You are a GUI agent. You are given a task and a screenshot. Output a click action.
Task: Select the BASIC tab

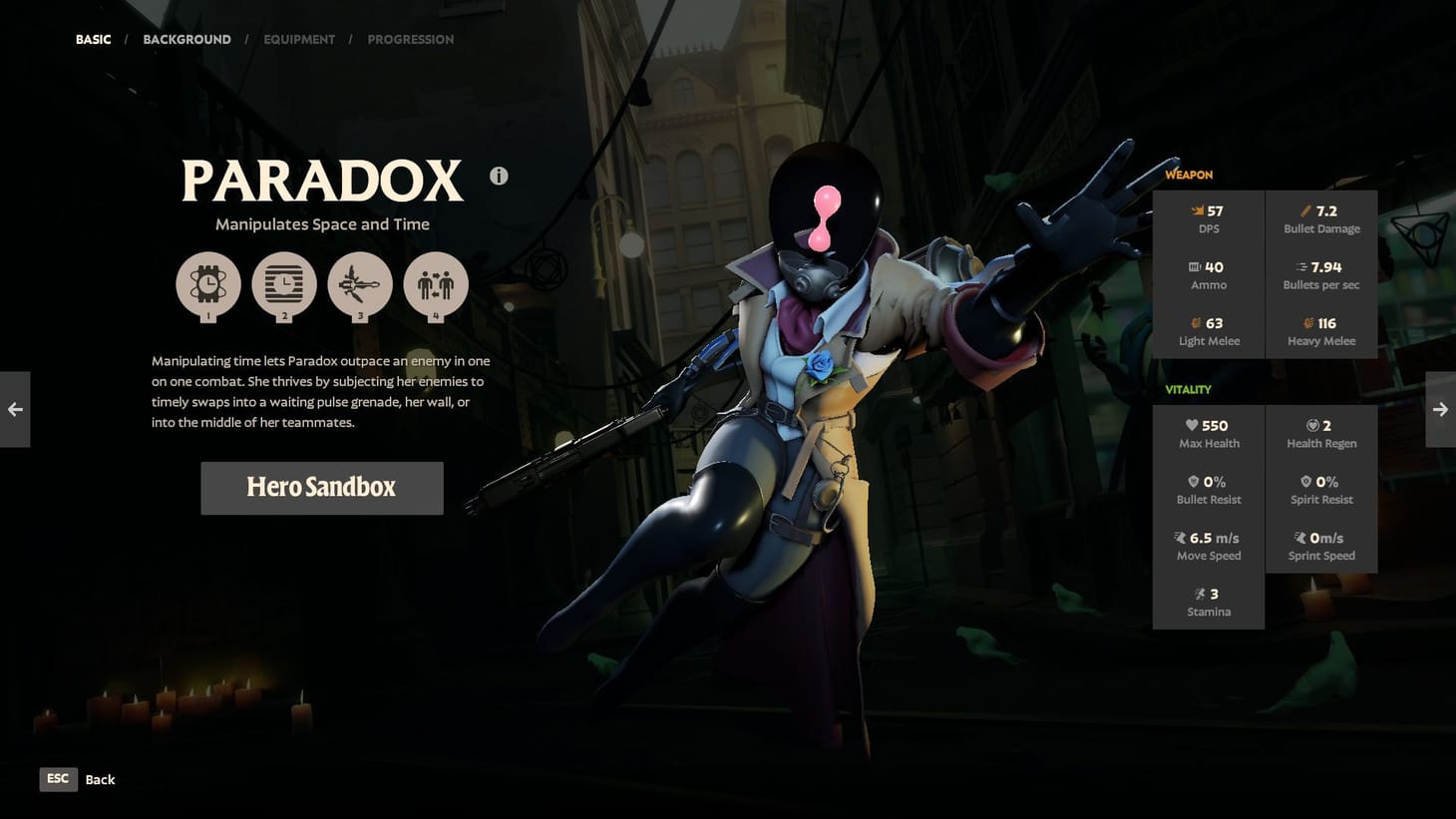93,39
